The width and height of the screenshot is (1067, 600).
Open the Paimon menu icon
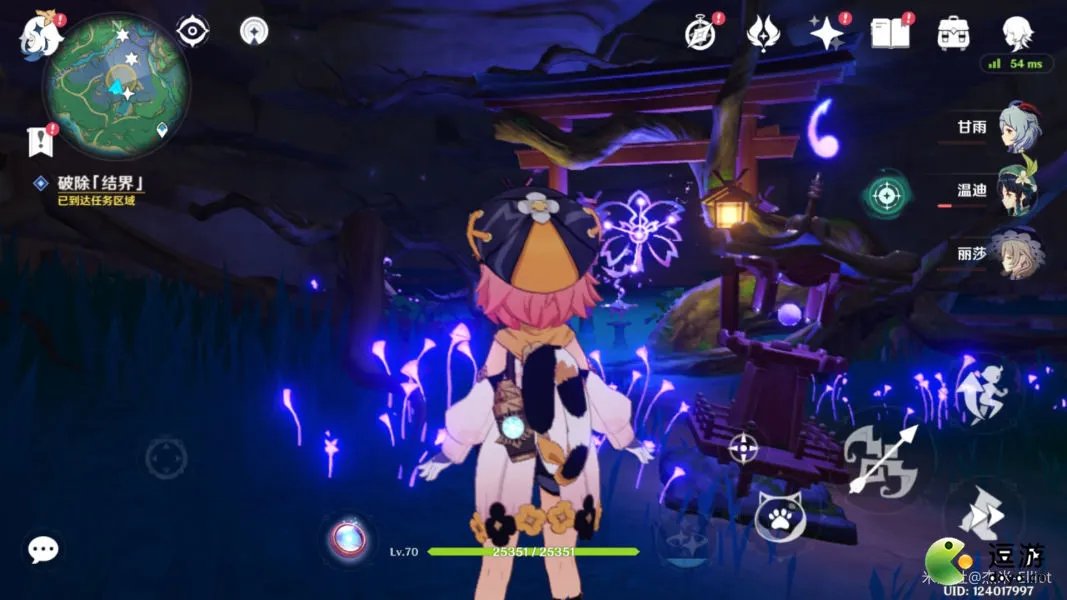pyautogui.click(x=40, y=34)
